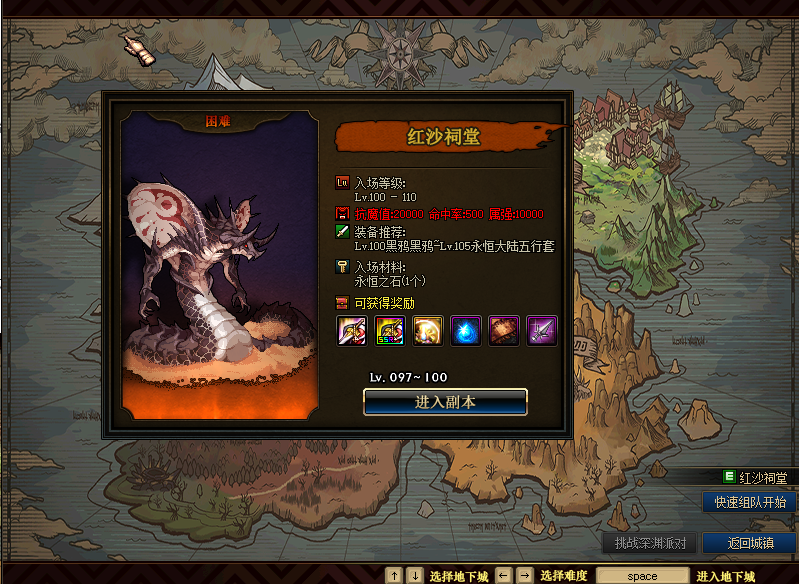Viewport: 799px width, 584px height.
Task: Inspect the brown scroll reward icon
Action: [503, 331]
